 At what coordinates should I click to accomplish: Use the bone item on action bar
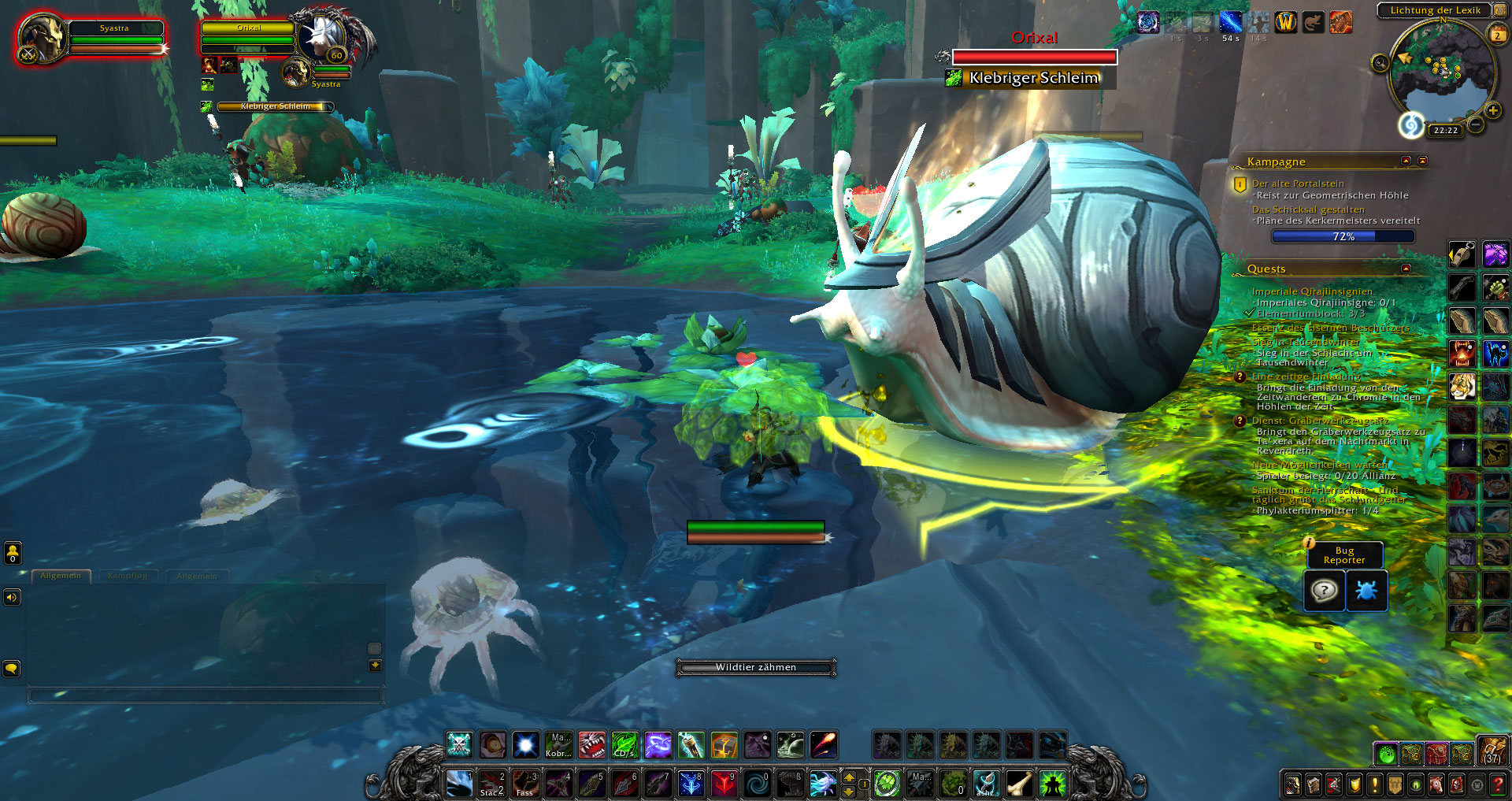click(1019, 783)
